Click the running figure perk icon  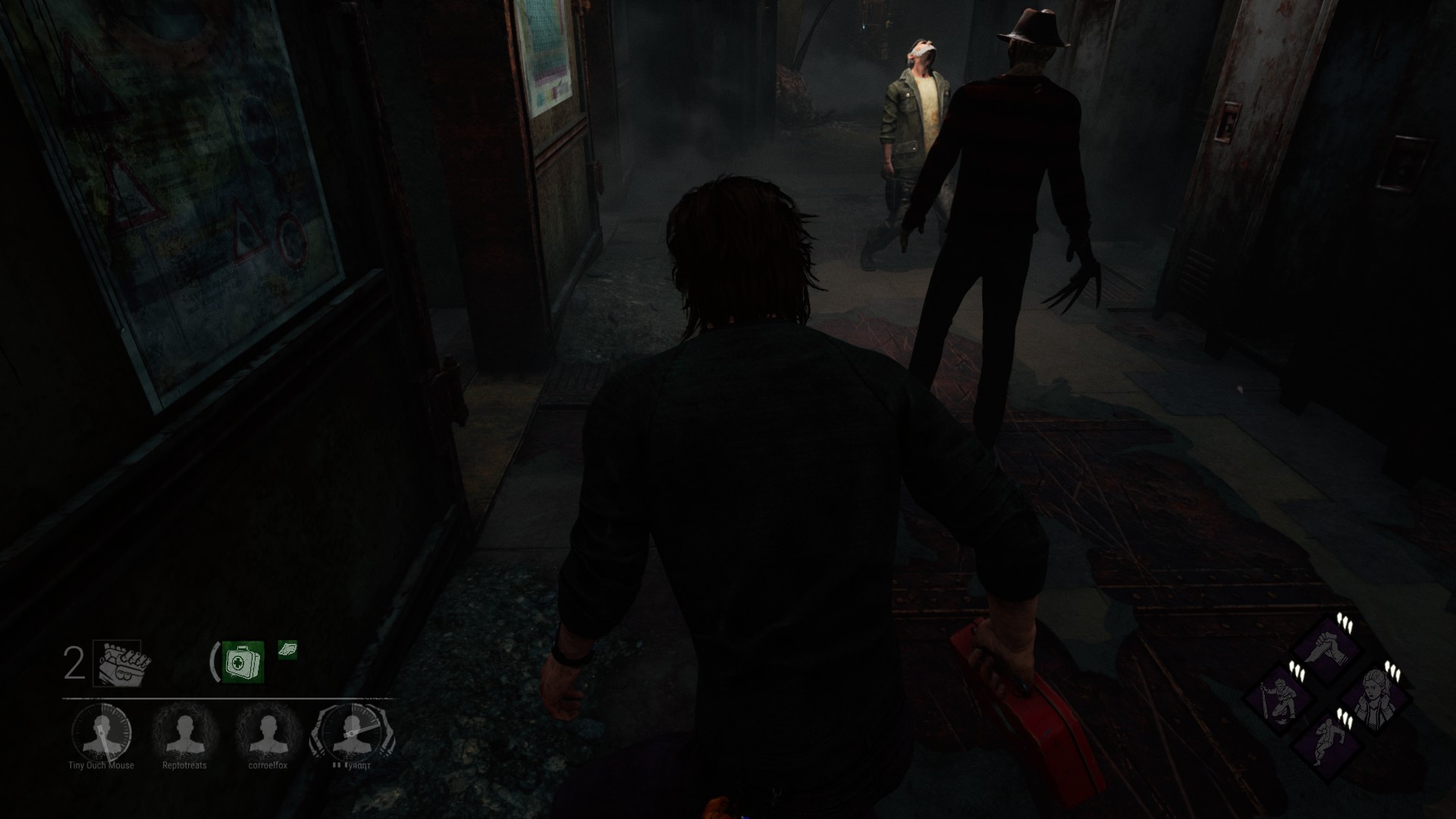pos(1326,743)
